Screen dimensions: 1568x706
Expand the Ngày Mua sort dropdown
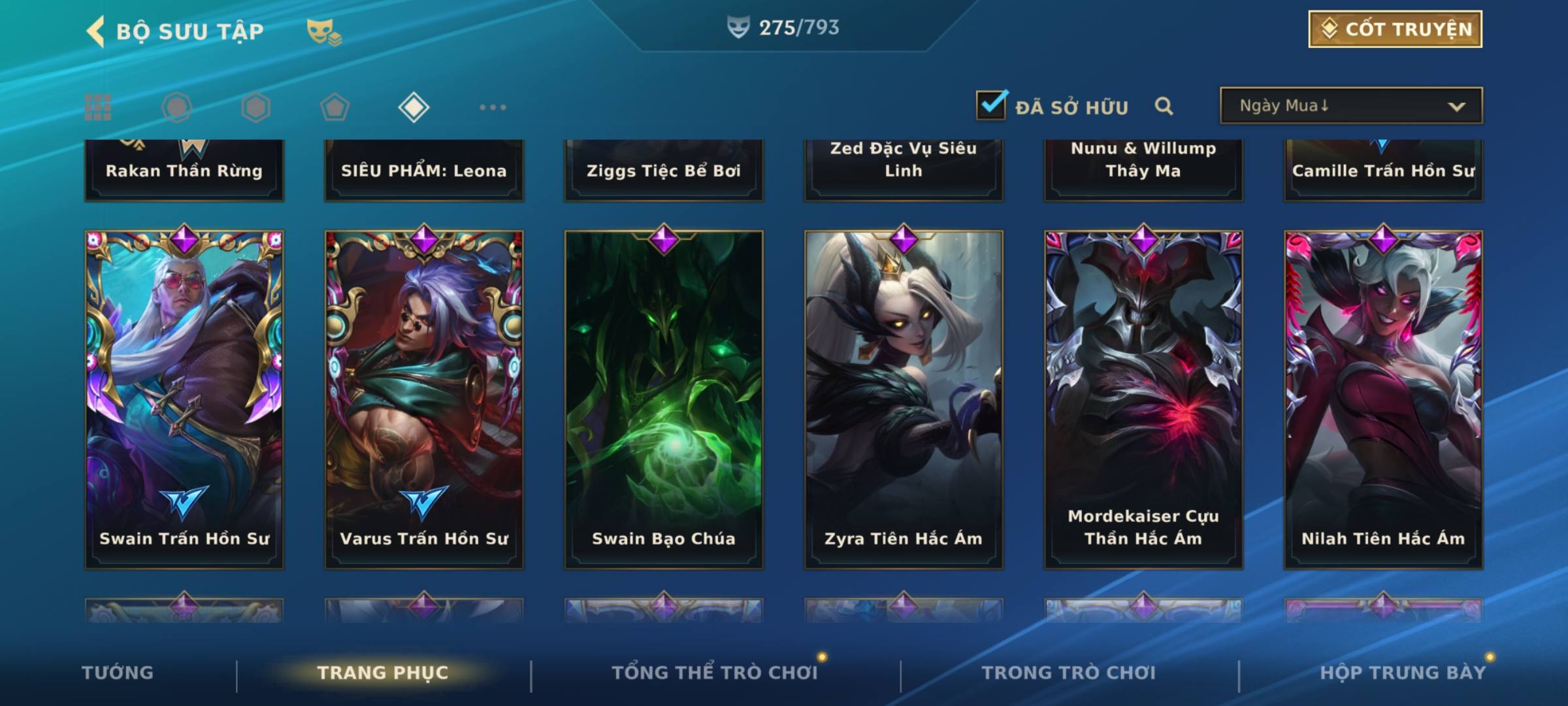pos(1350,106)
